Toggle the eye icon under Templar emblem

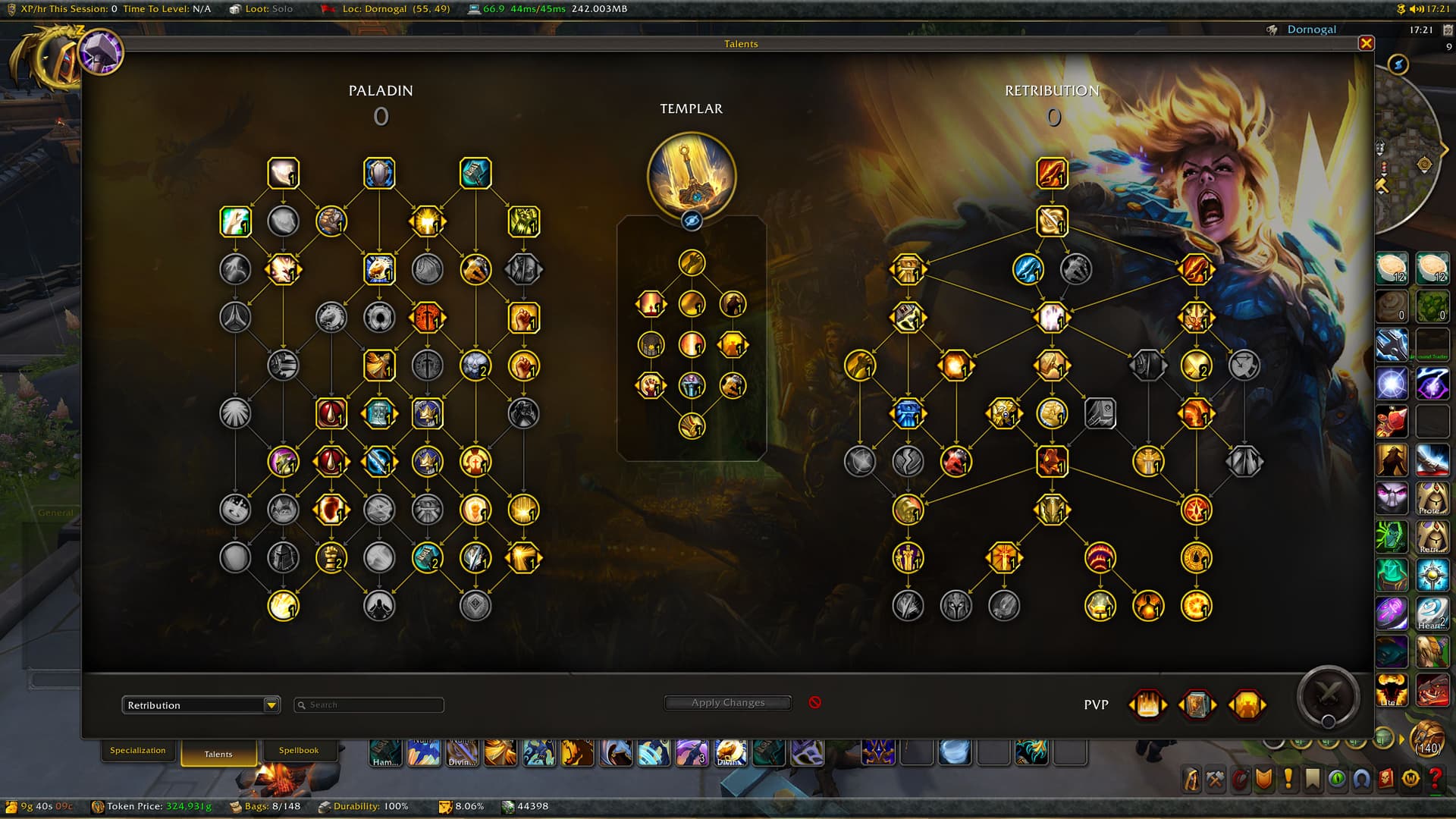click(691, 221)
